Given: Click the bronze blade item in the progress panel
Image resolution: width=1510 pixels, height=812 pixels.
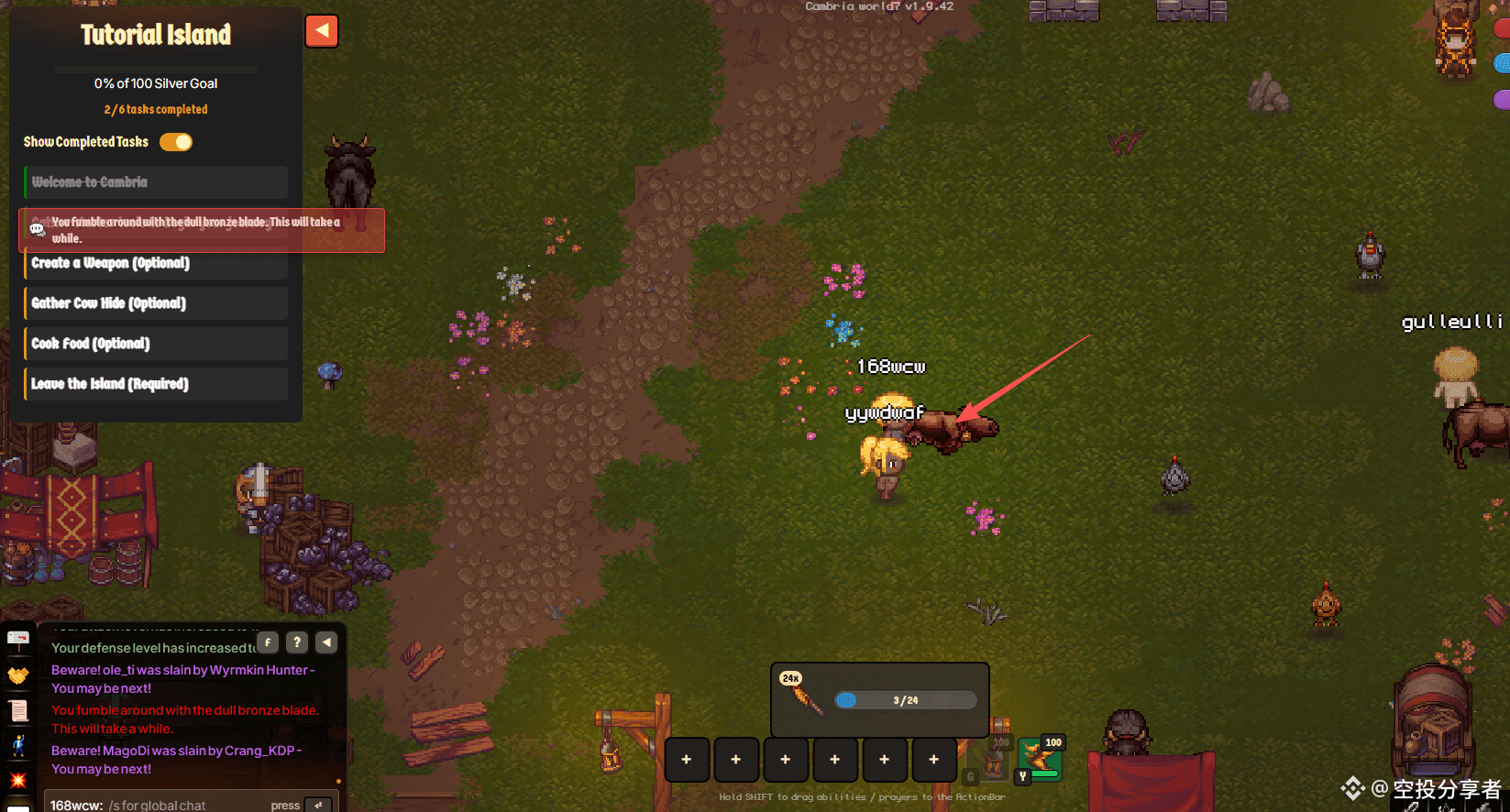Looking at the screenshot, I should pyautogui.click(x=803, y=697).
